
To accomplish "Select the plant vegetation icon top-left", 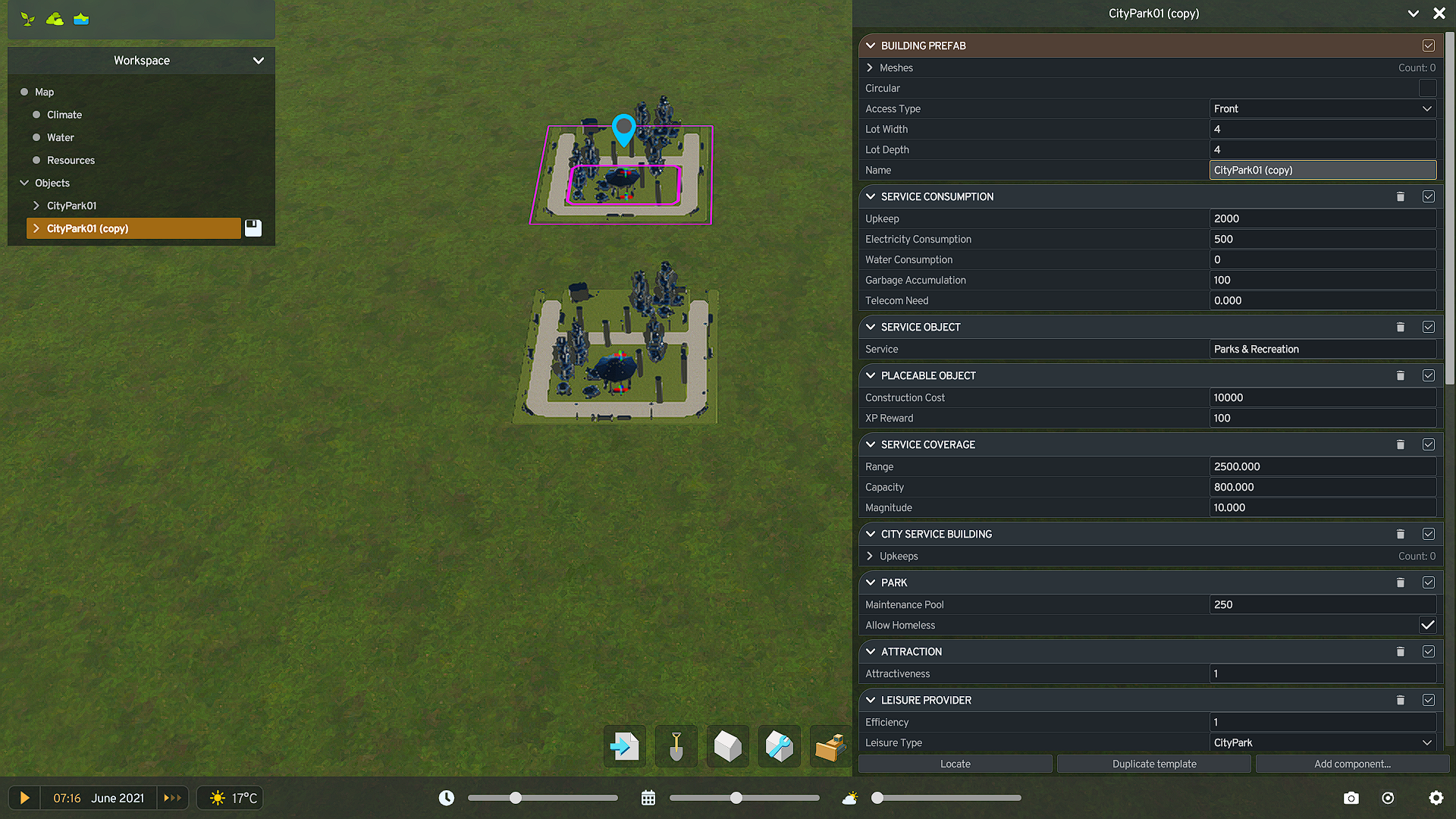I will coord(27,18).
